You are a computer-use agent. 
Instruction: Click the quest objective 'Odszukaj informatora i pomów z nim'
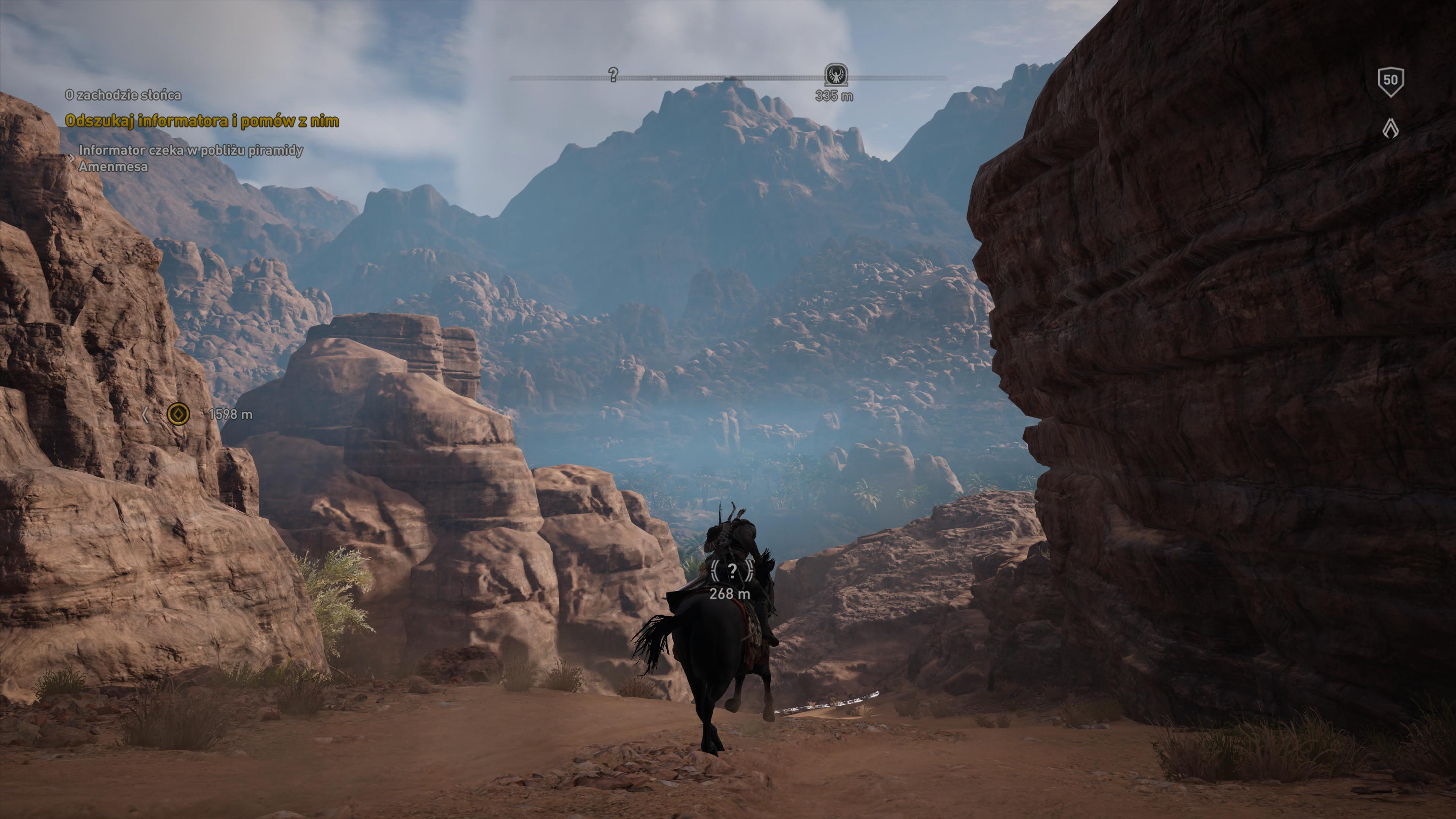202,121
